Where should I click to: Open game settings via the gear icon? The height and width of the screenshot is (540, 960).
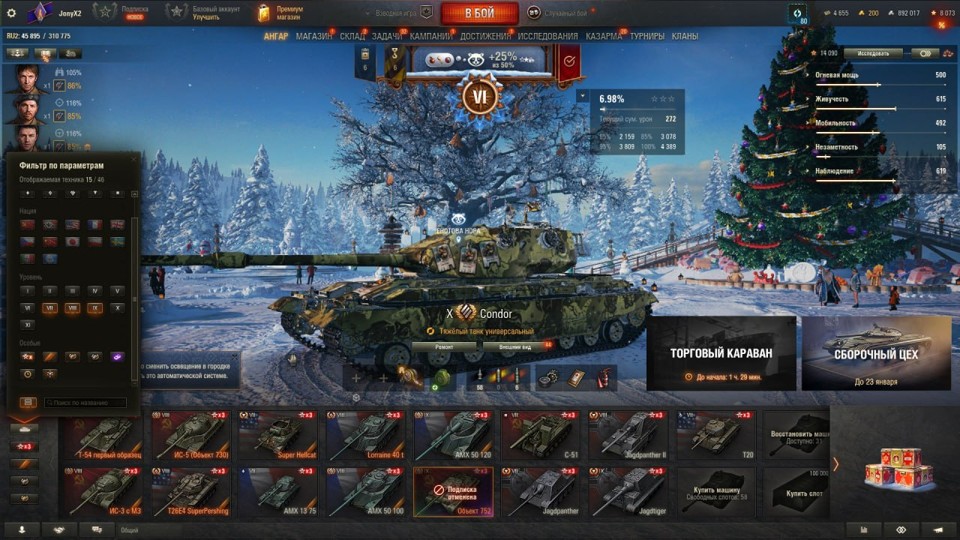tap(12, 13)
